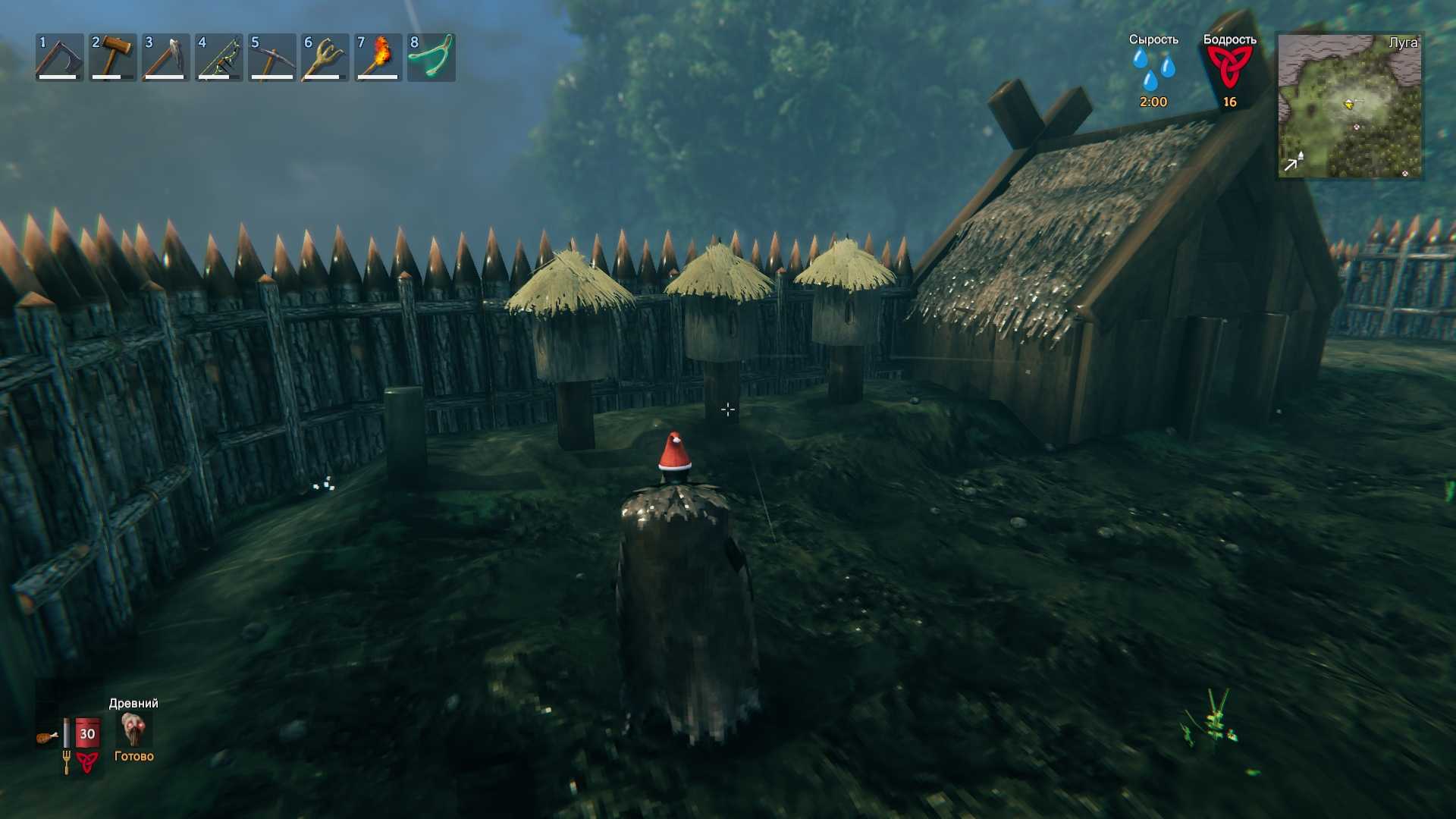The image size is (1456, 819).
Task: Click the Сырость wet status icon
Action: click(x=1153, y=70)
